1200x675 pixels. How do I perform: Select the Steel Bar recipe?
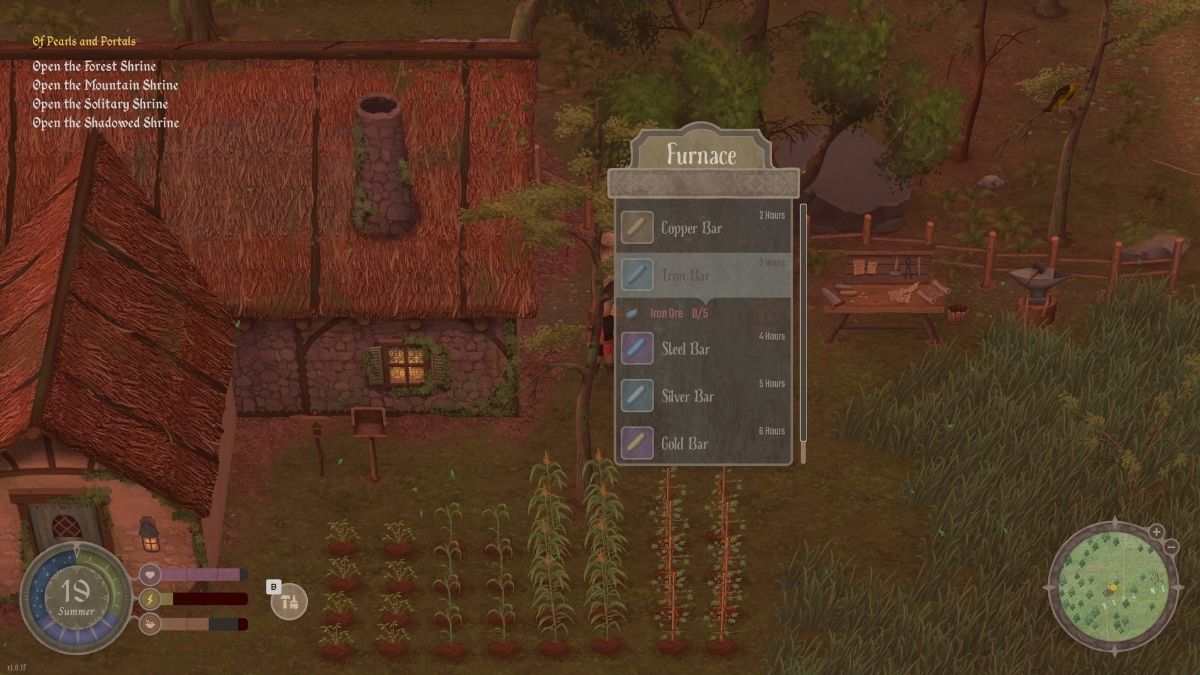[x=704, y=349]
